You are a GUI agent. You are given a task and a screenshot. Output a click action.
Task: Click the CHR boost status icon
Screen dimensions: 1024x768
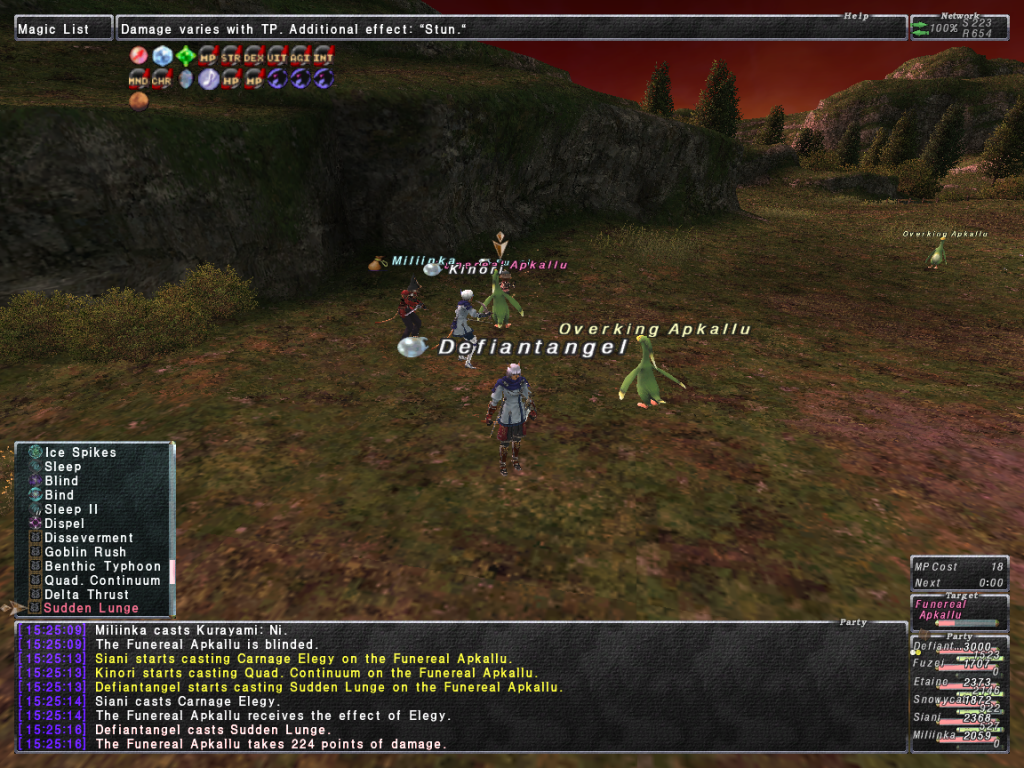tap(162, 78)
